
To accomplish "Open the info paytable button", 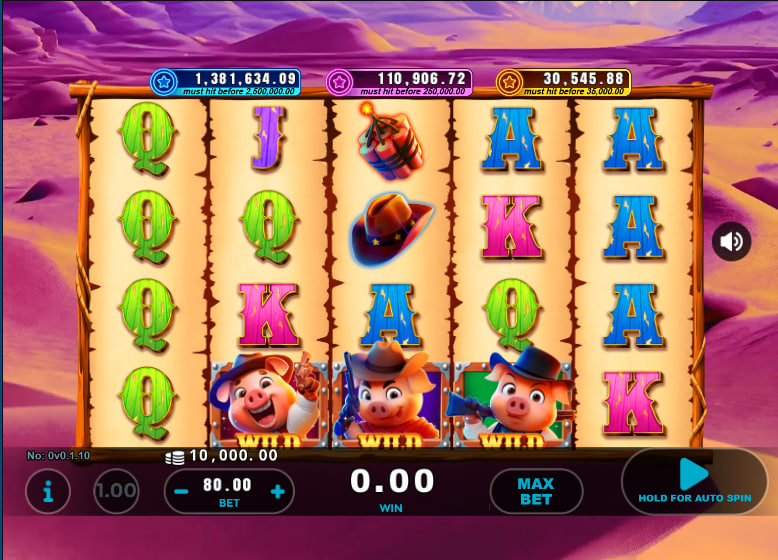I will [48, 491].
